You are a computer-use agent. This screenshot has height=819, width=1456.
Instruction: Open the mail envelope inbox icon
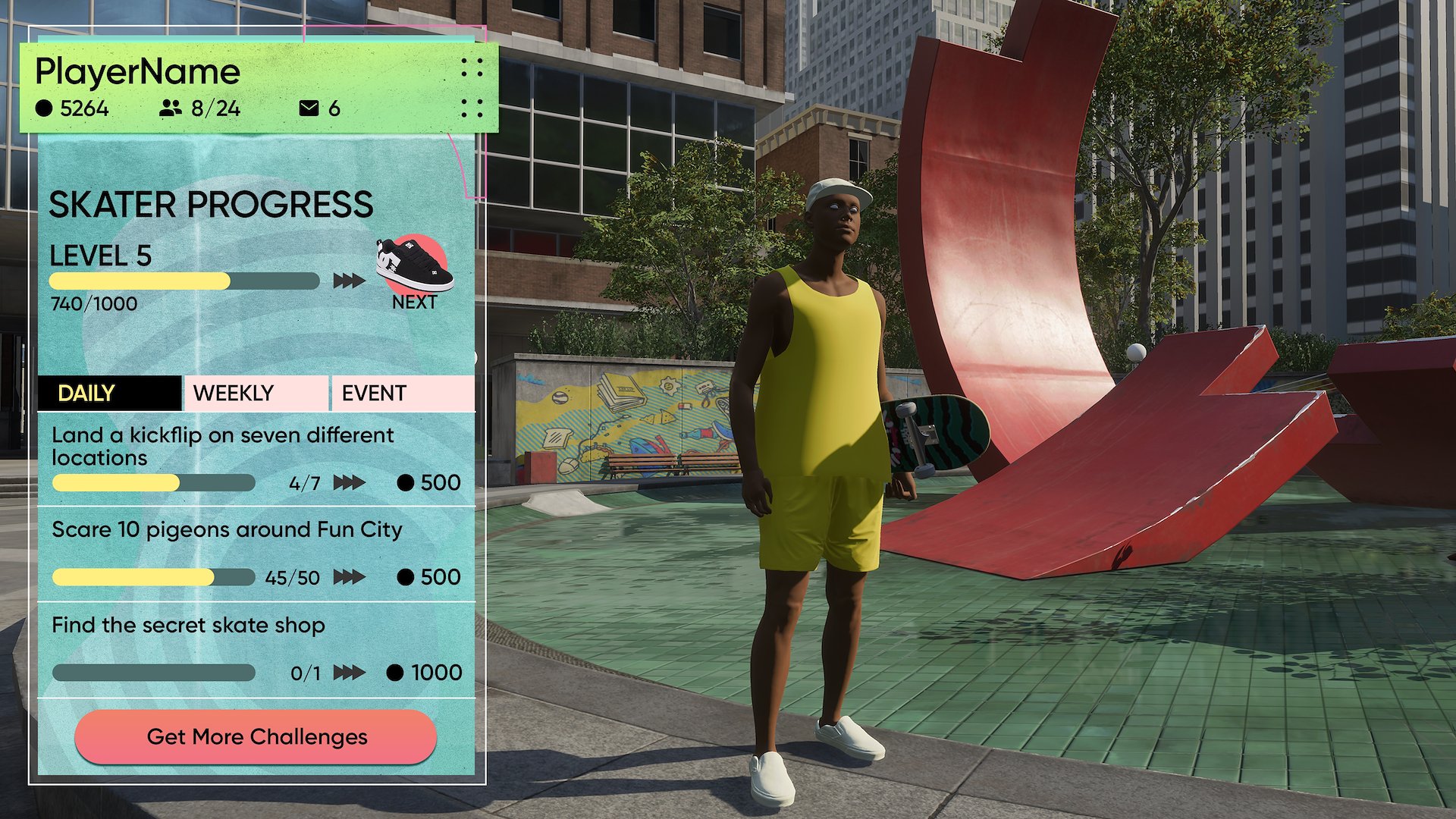pos(309,108)
